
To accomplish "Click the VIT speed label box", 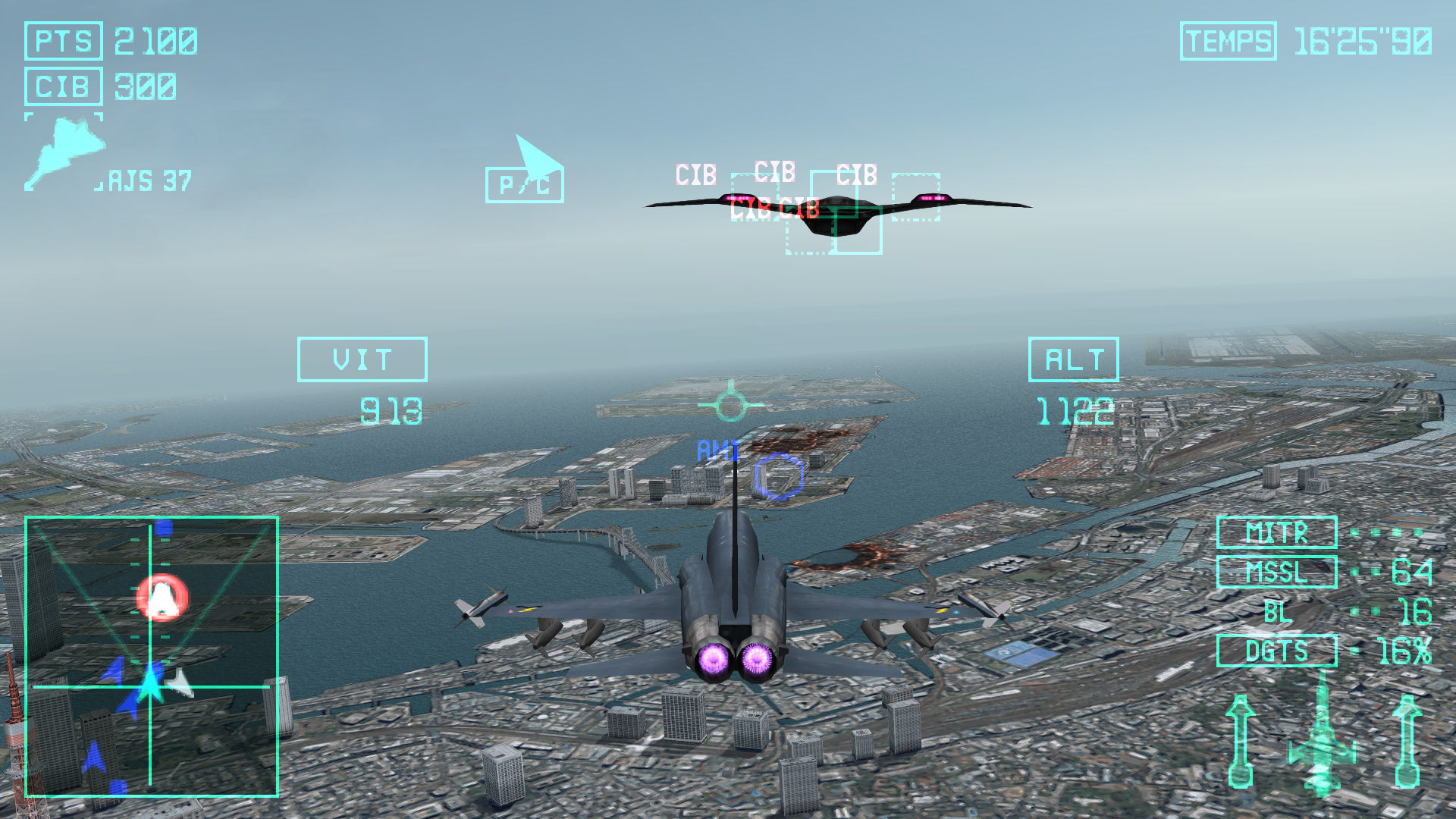I will click(x=362, y=359).
